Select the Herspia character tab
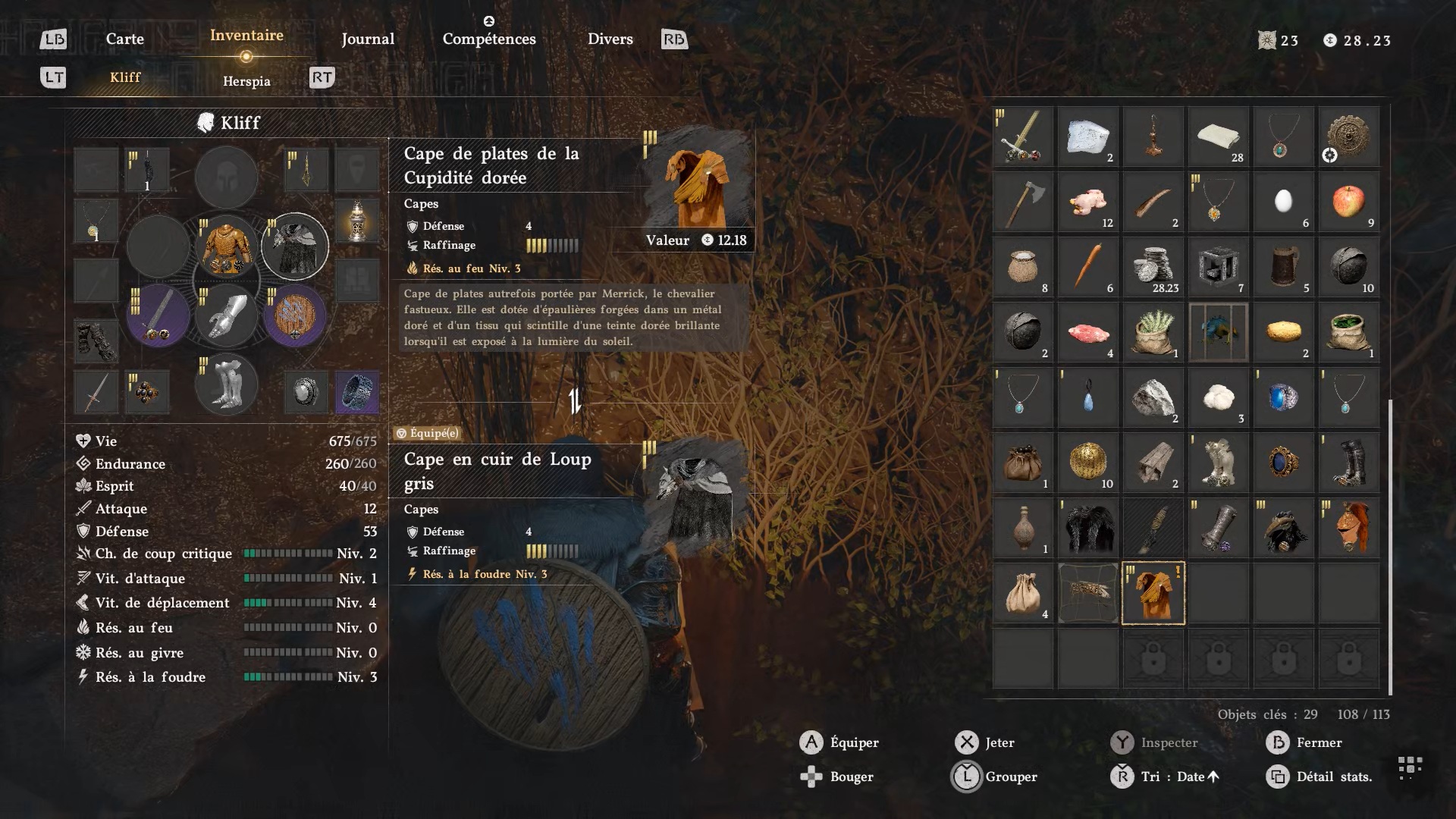The image size is (1456, 819). click(x=246, y=81)
